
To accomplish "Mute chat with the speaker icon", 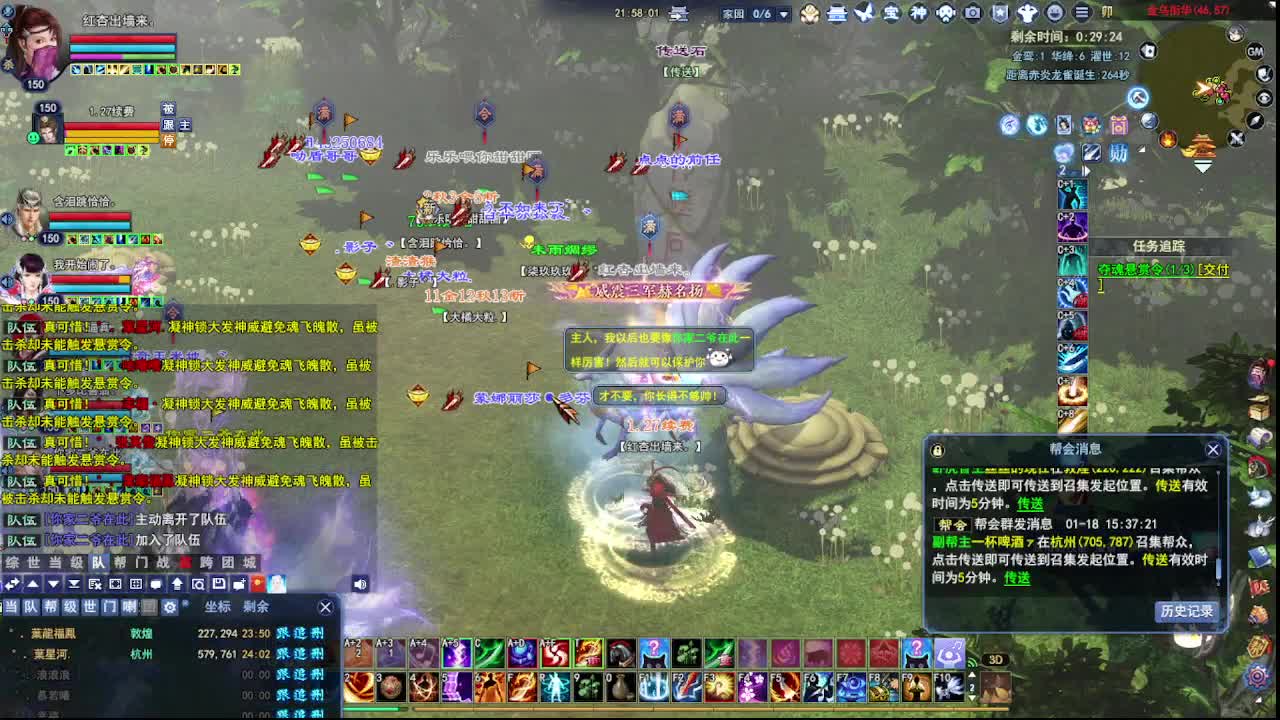I will pyautogui.click(x=360, y=583).
